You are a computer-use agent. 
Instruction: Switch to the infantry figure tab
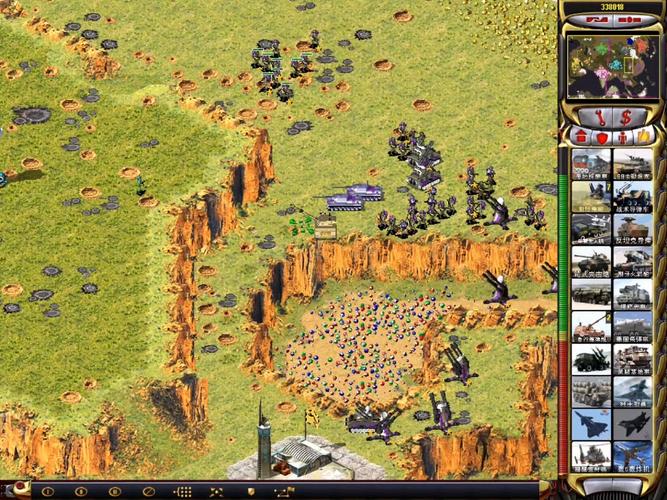[x=622, y=135]
